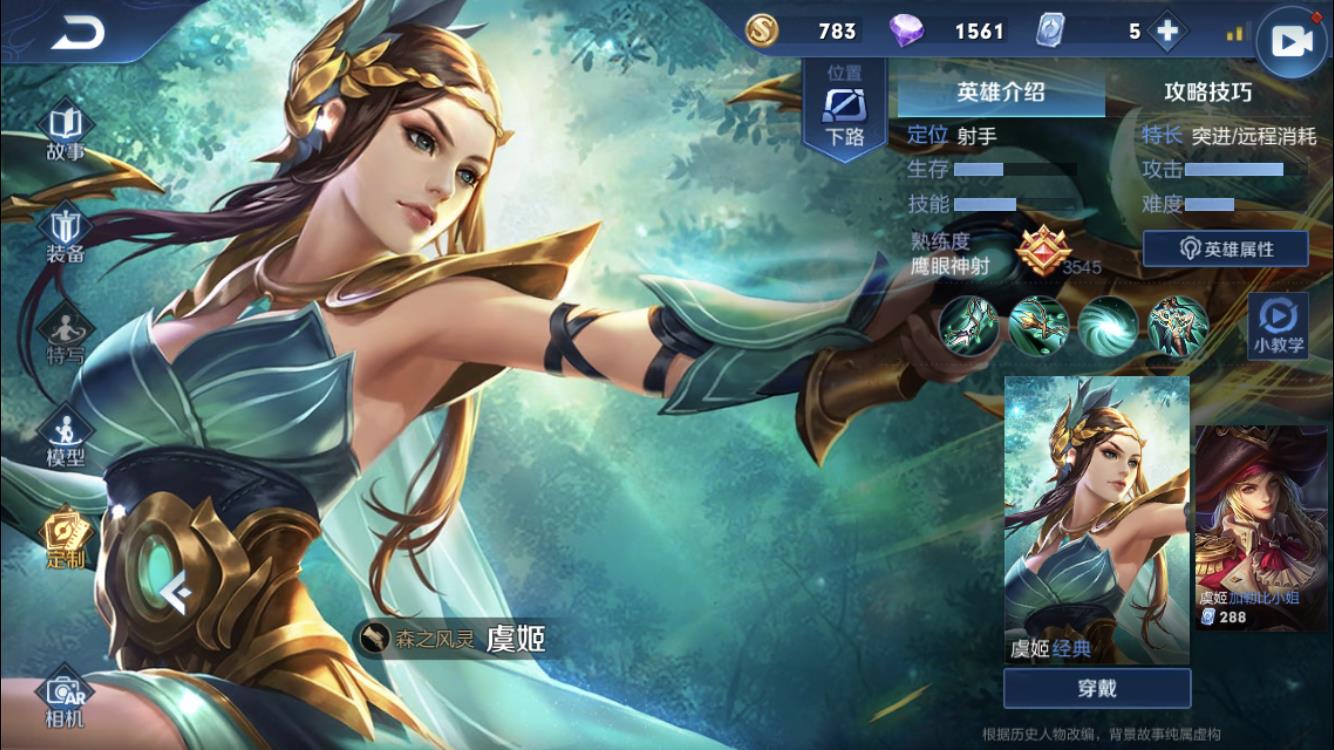Switch to the 攻略技巧 tab
This screenshot has width=1334, height=750.
point(1207,93)
